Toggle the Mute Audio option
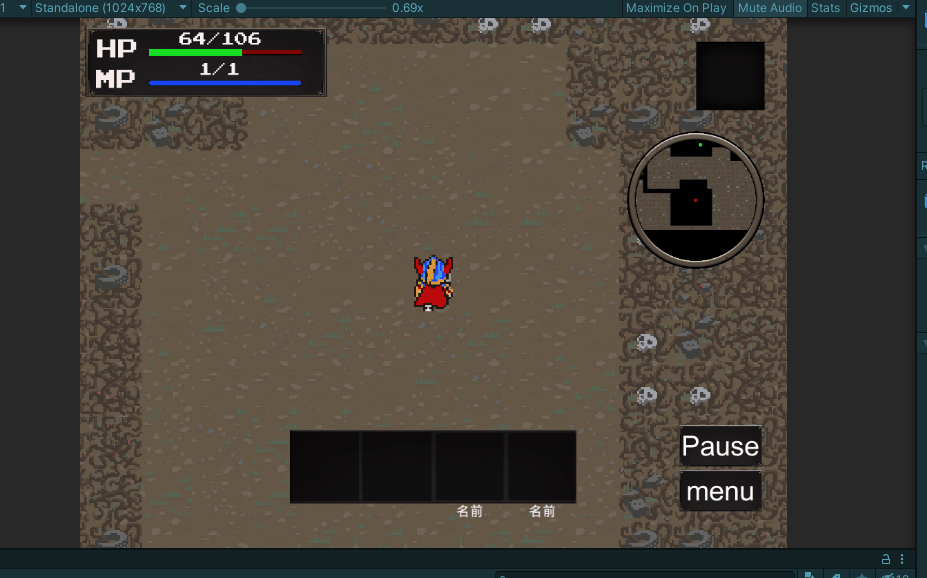Screen dimensions: 927x578 (x=770, y=8)
